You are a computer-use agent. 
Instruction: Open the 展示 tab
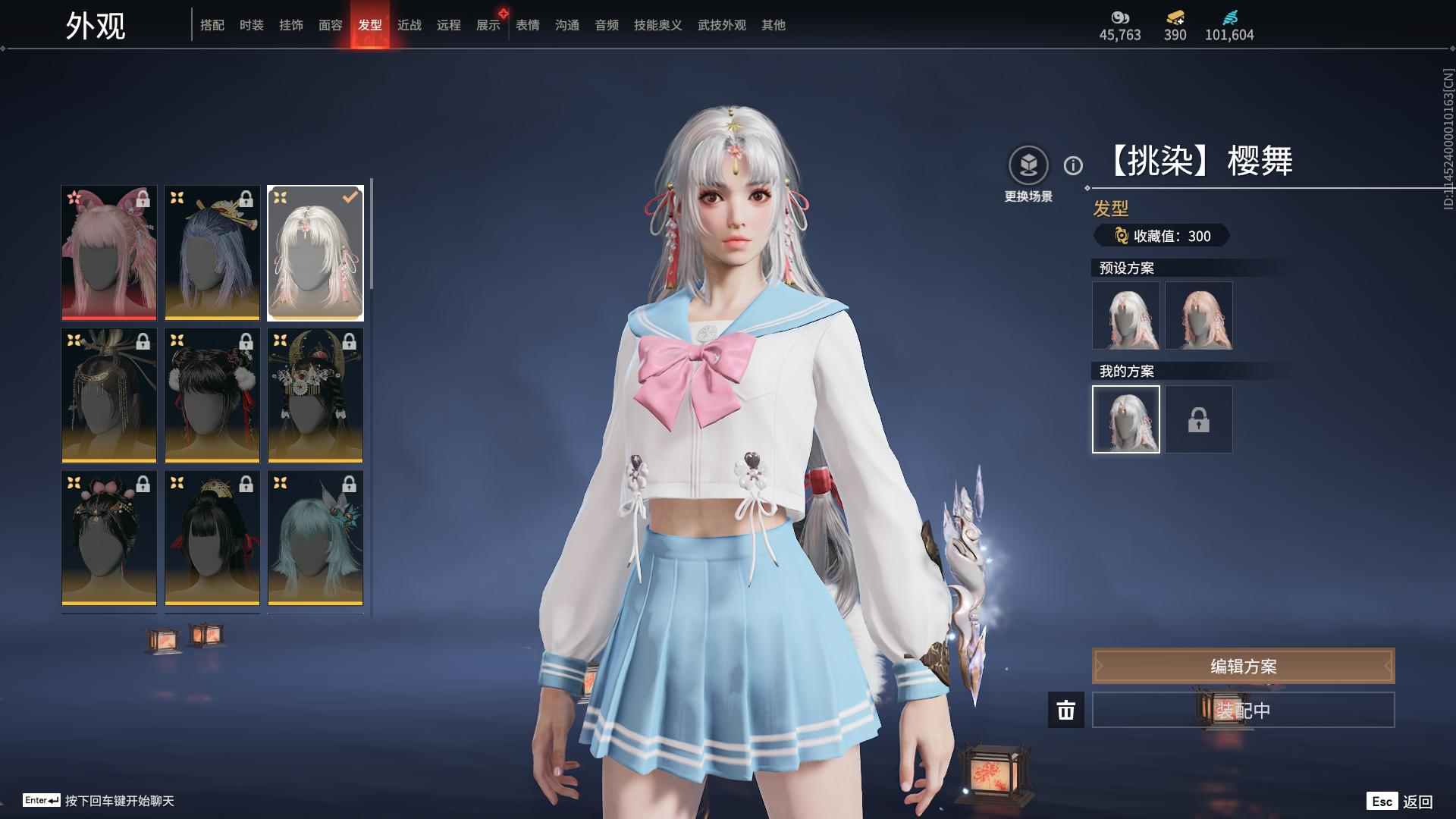coord(488,25)
